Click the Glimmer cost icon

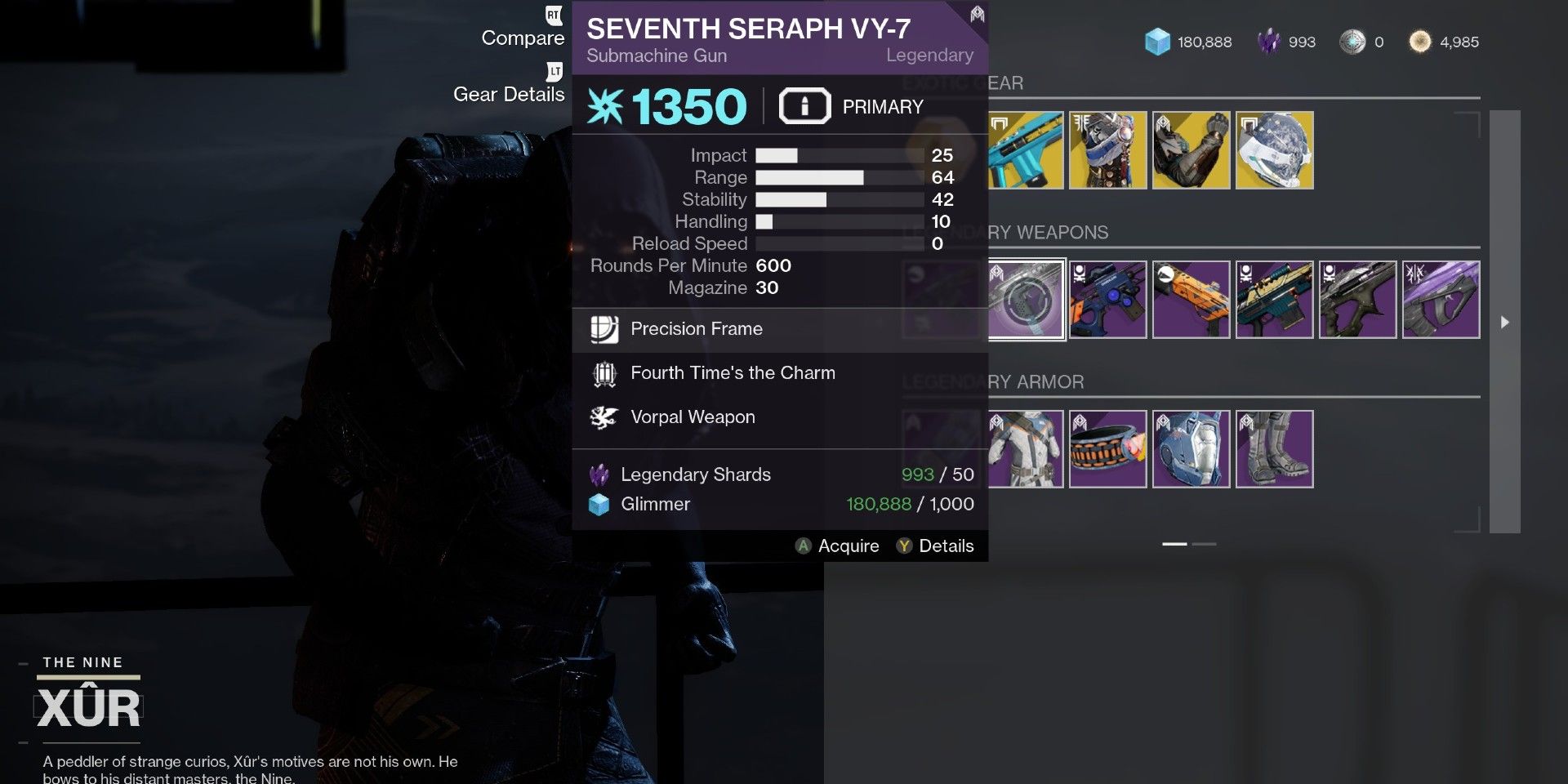pos(599,504)
